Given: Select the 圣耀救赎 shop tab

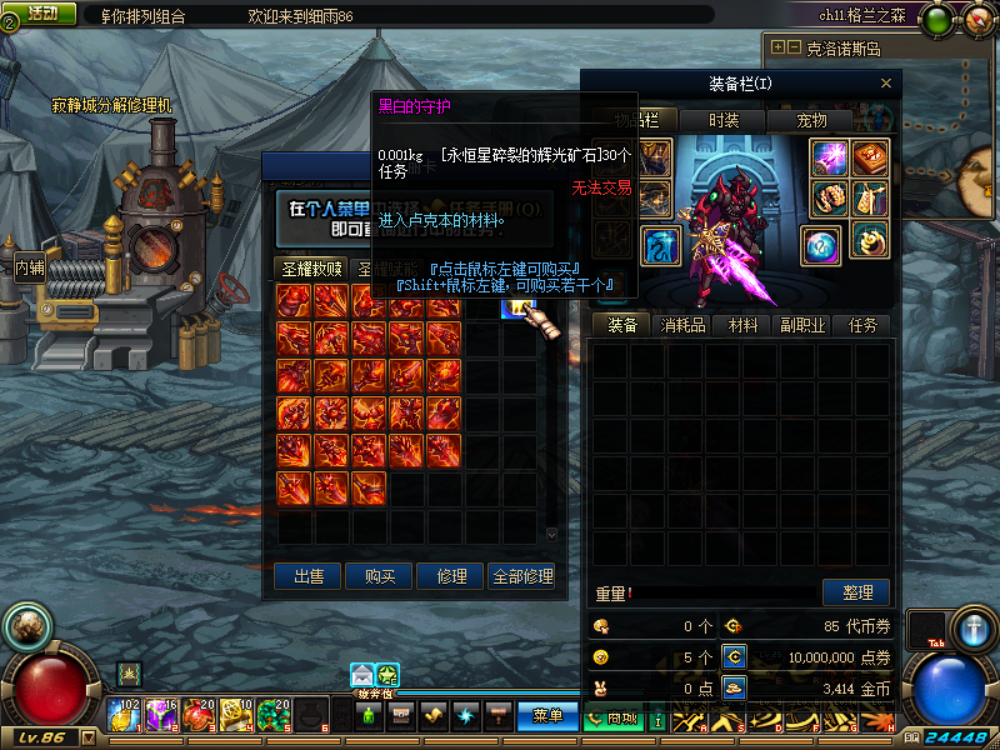Looking at the screenshot, I should point(312,268).
